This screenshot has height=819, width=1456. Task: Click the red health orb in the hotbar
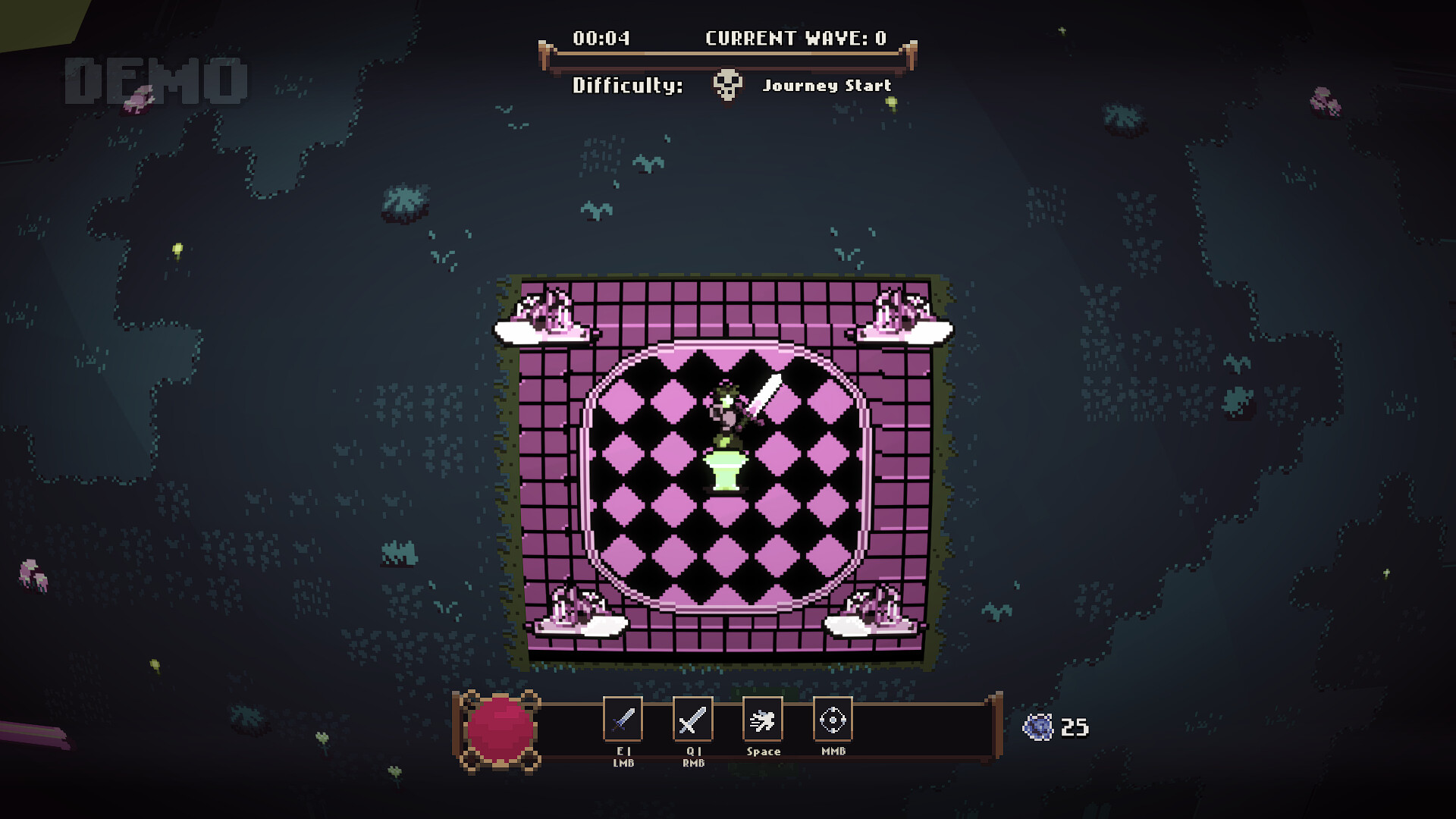coord(501,726)
